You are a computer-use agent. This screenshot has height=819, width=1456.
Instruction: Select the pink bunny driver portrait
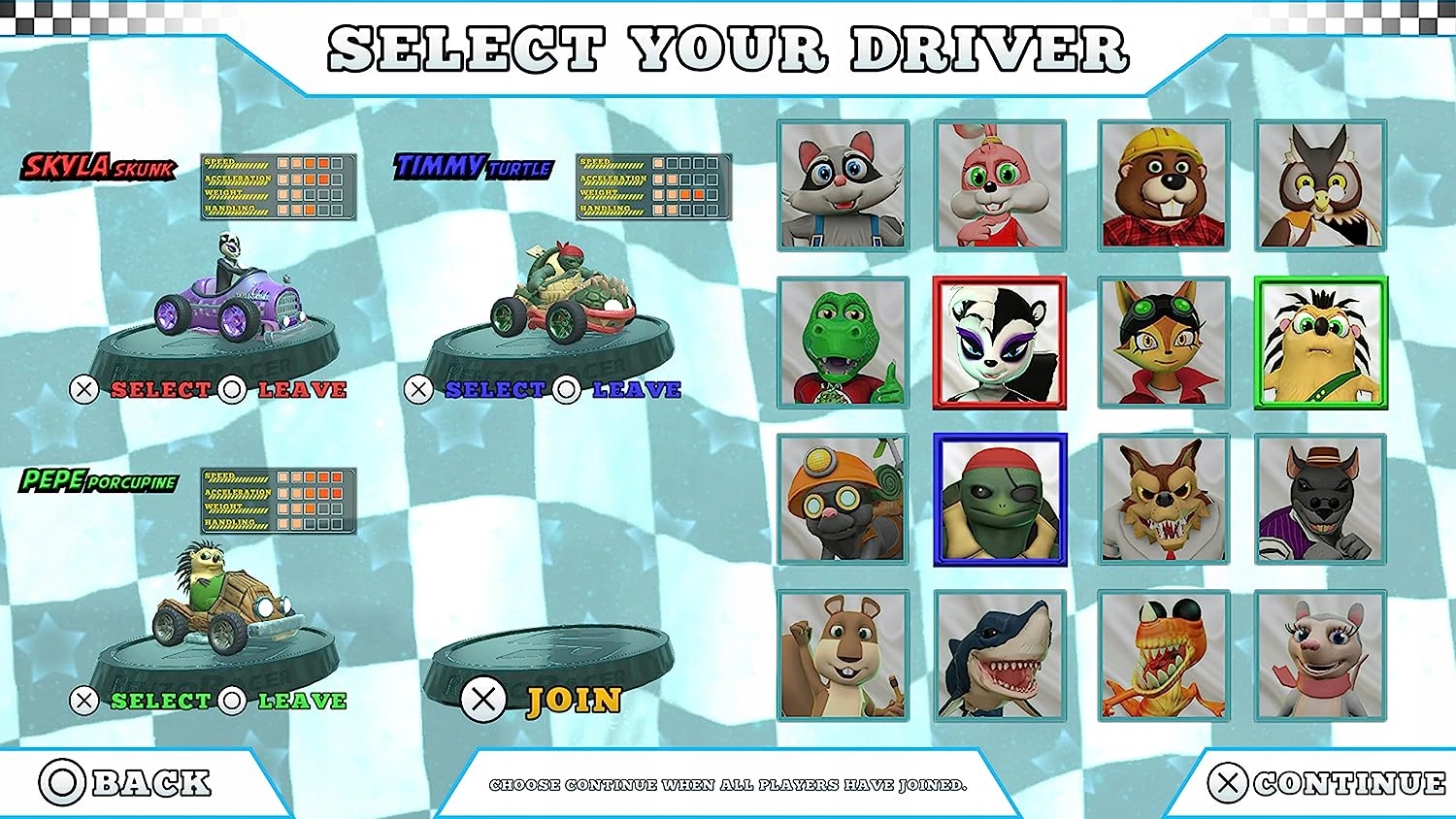click(x=1001, y=184)
